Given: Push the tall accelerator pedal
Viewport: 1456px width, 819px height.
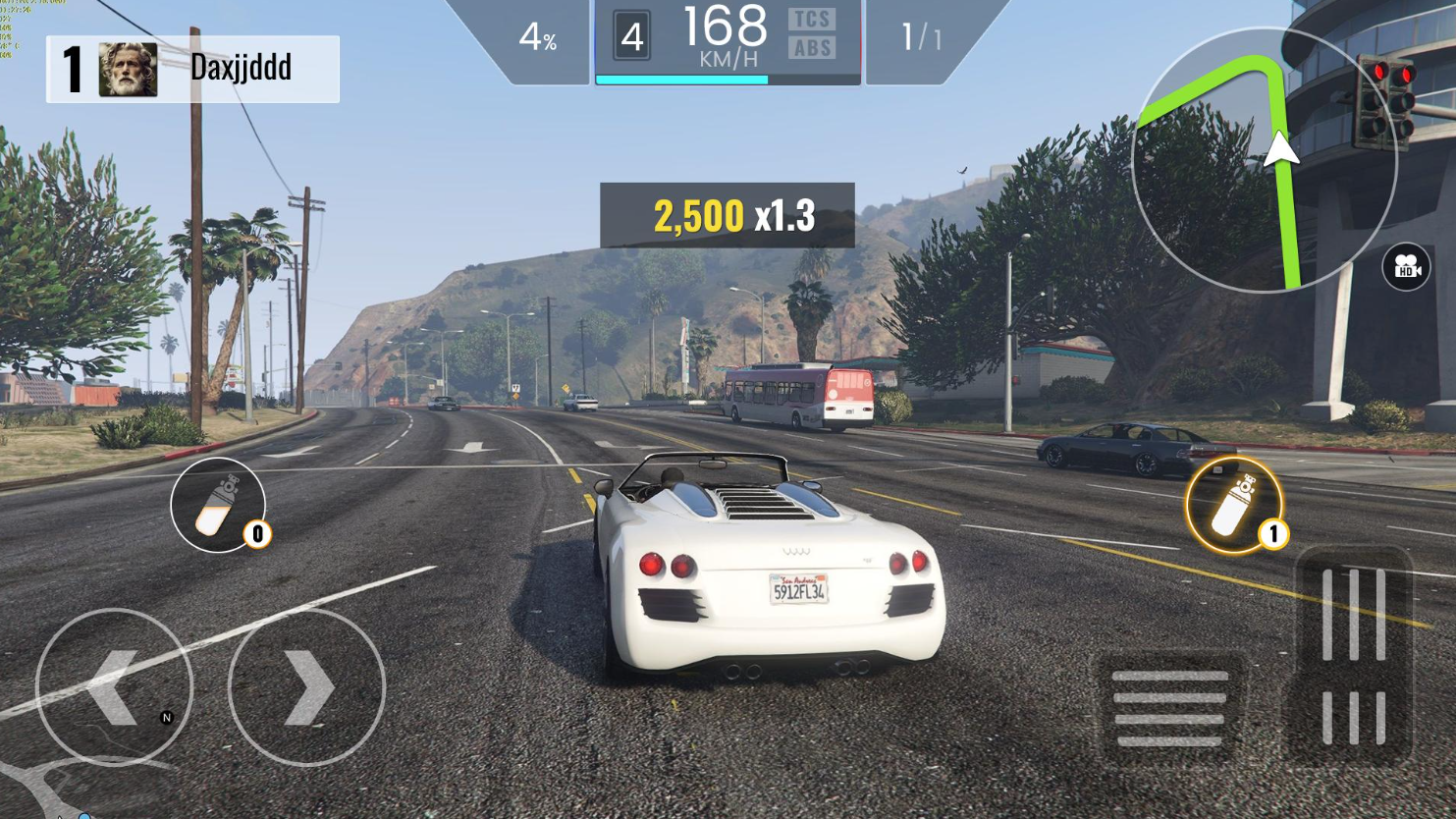Looking at the screenshot, I should point(1353,654).
